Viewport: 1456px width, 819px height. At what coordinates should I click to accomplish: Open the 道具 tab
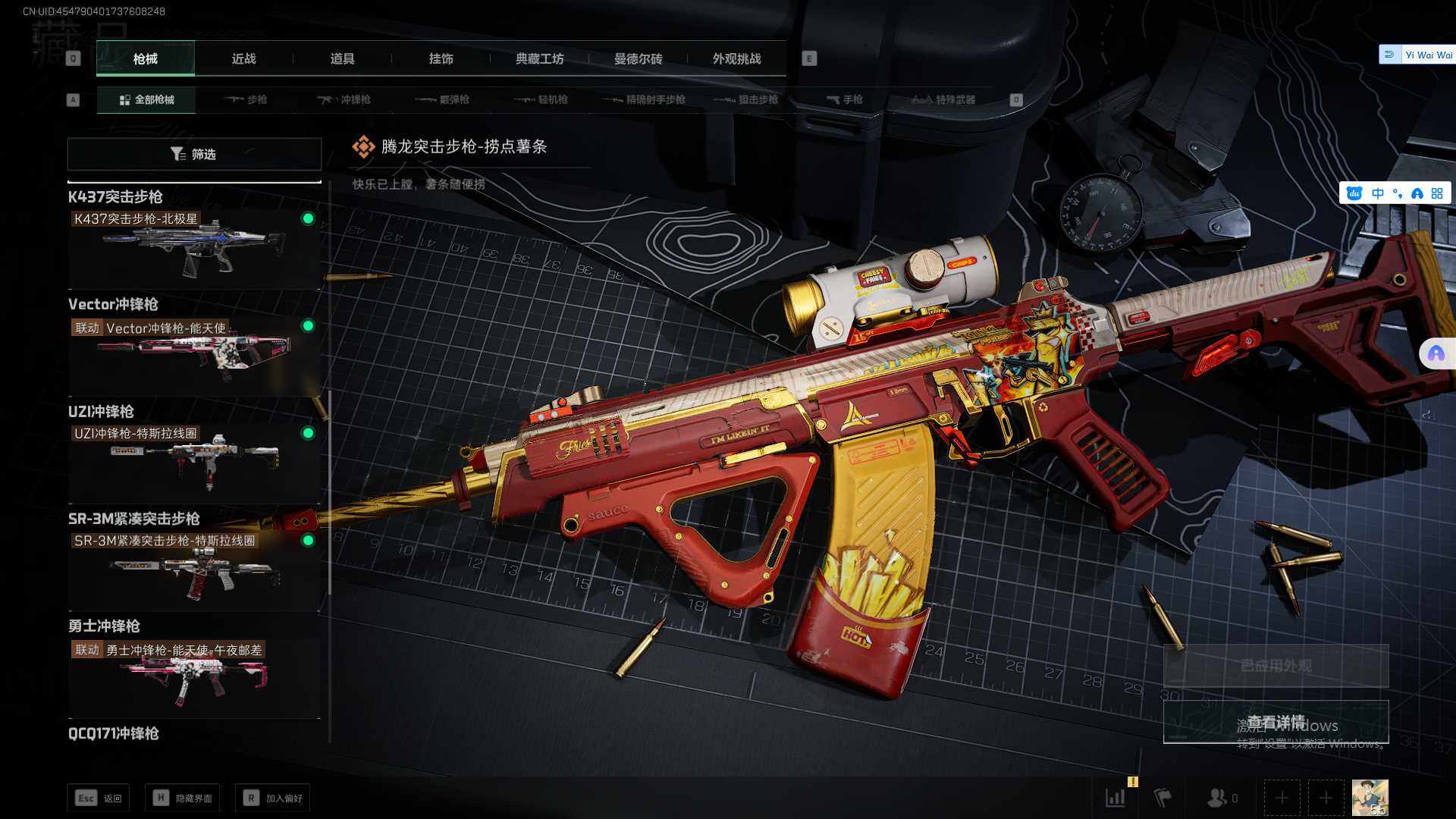(x=342, y=59)
